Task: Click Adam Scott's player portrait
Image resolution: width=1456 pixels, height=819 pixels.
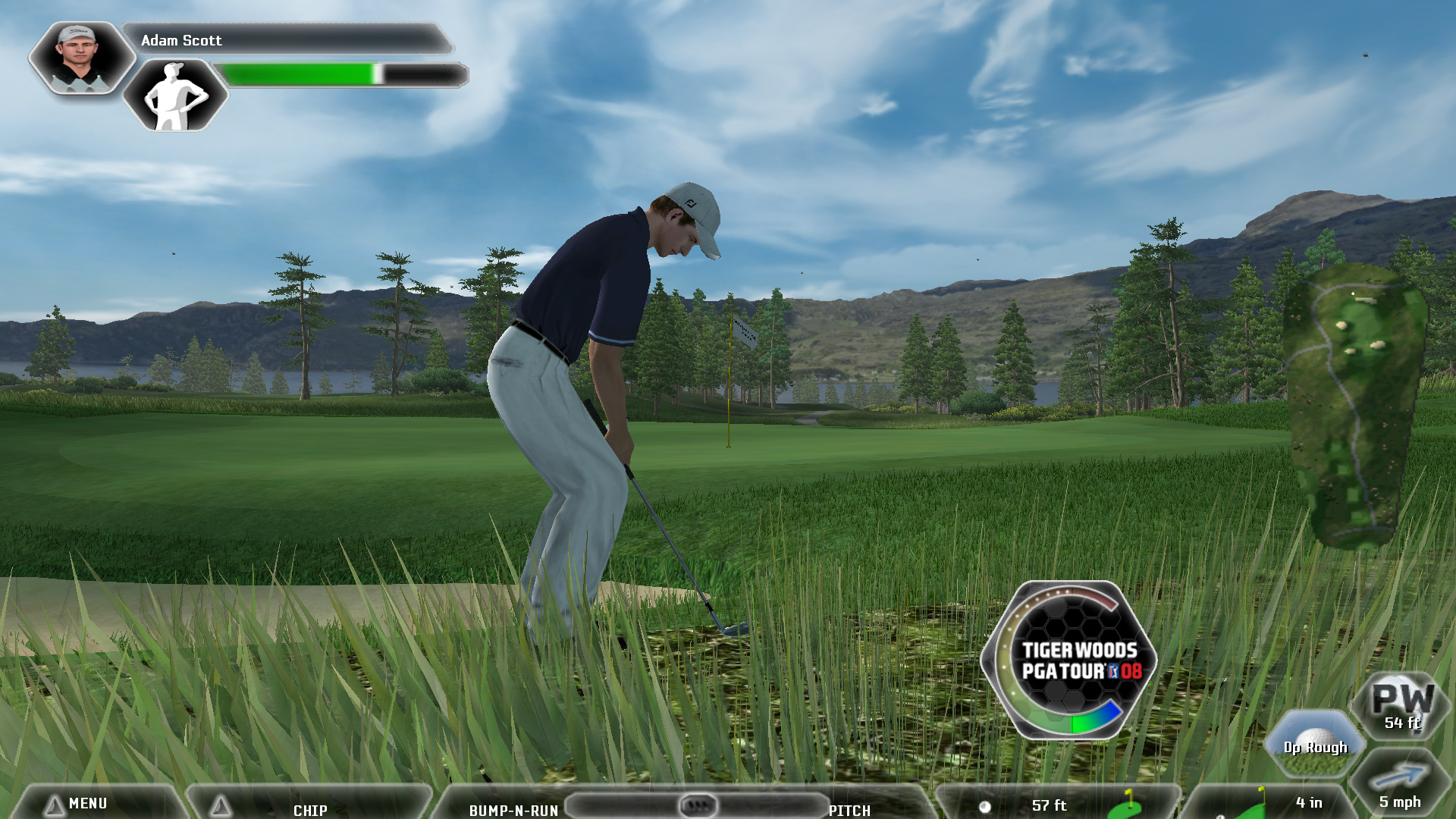Action: [x=81, y=58]
